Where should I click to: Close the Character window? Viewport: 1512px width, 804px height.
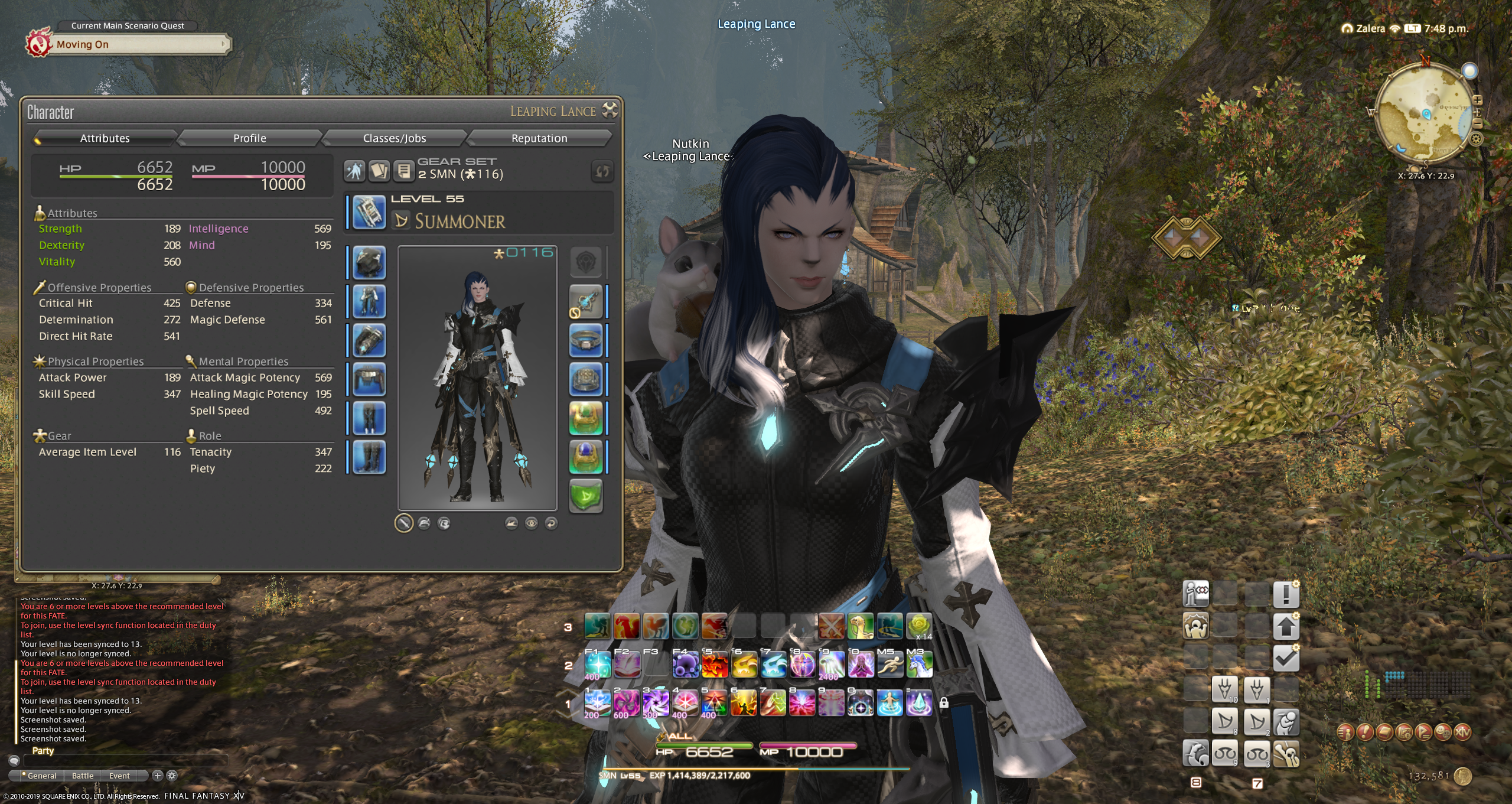pyautogui.click(x=610, y=110)
